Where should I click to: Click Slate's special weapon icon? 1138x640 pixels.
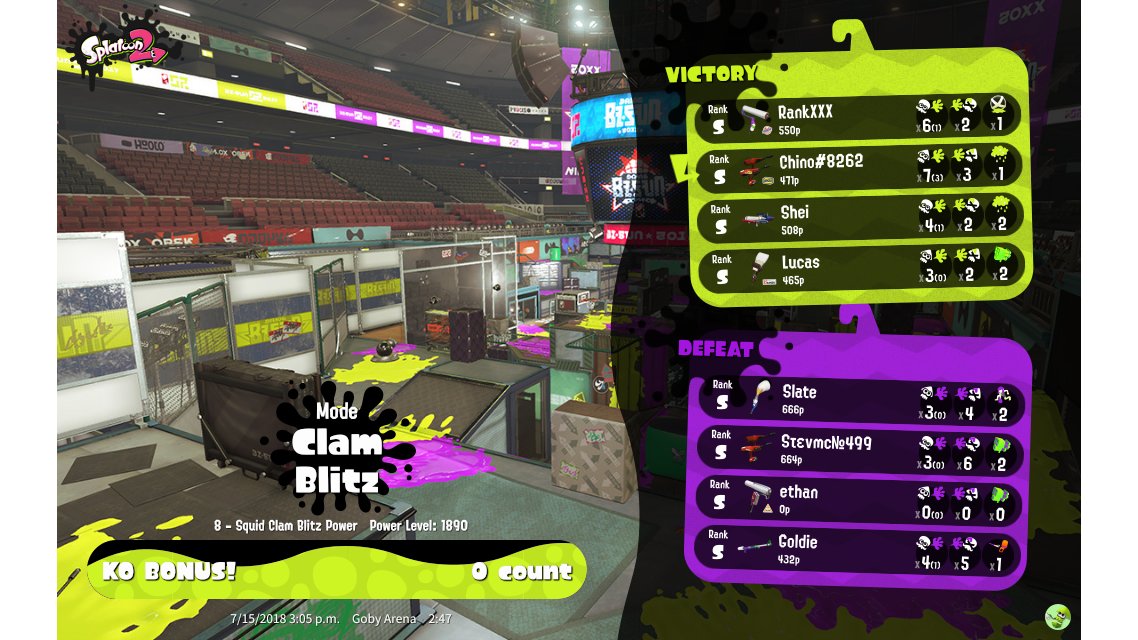(1003, 400)
